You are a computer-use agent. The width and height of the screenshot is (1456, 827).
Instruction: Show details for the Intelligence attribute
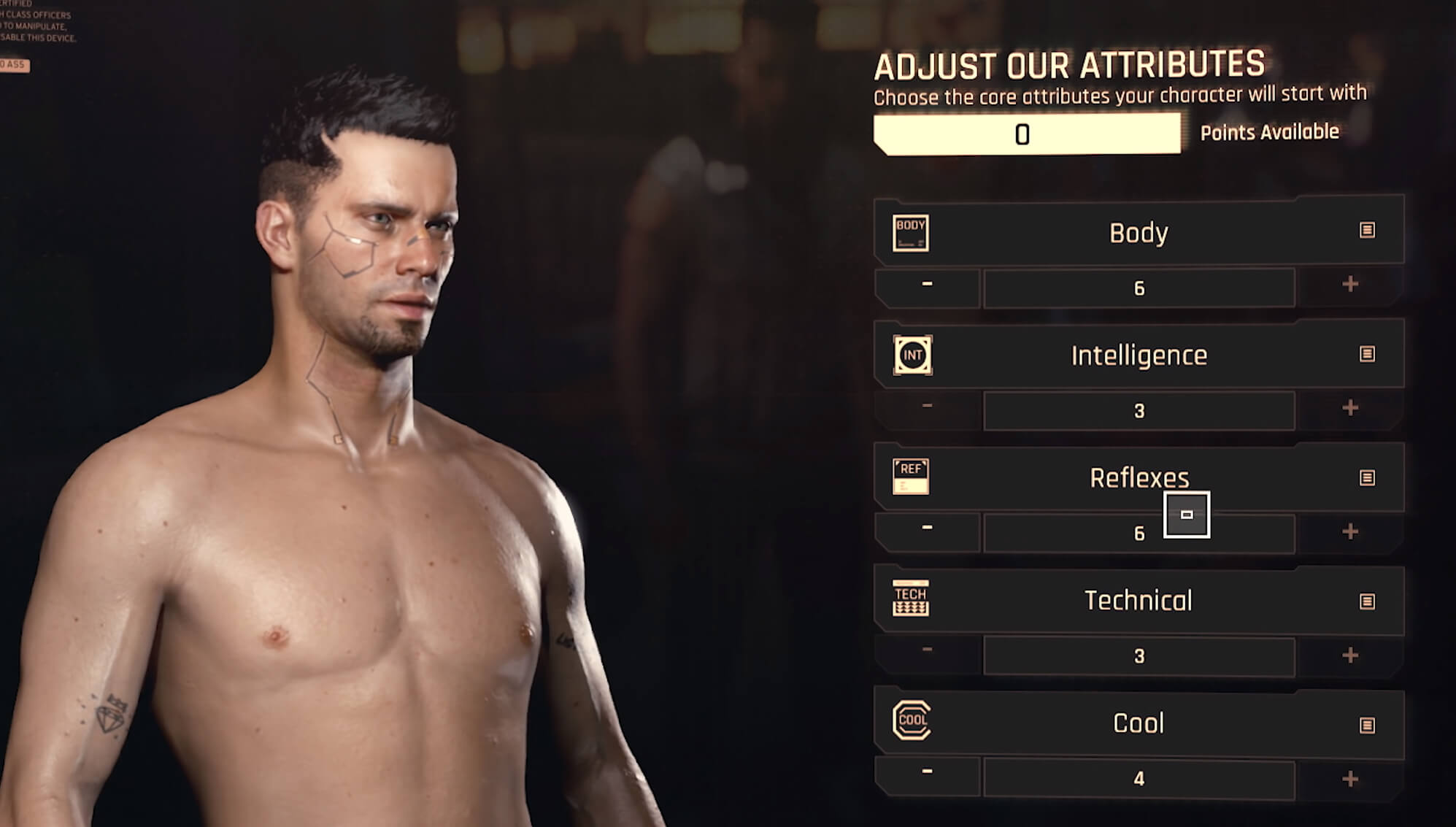point(1367,354)
